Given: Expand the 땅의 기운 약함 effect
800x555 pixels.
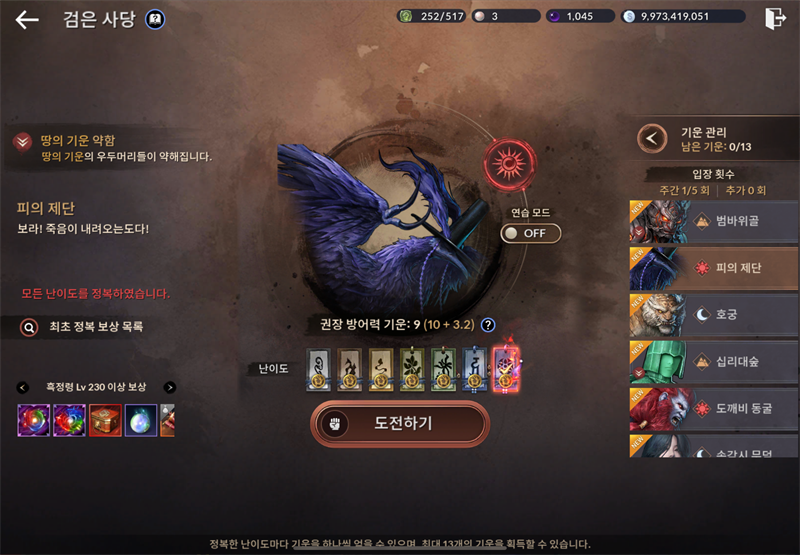Looking at the screenshot, I should (x=21, y=142).
